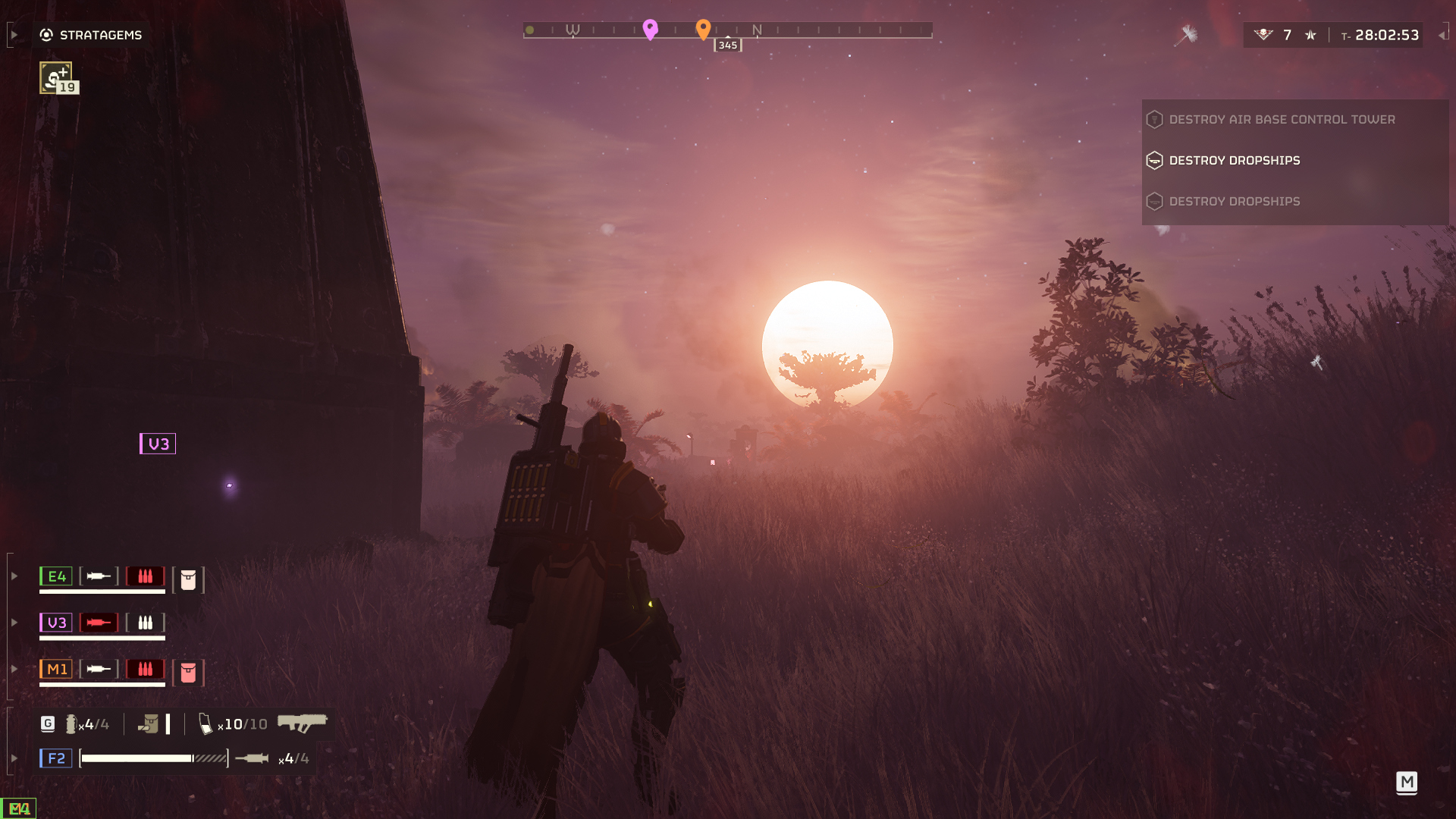Click the backpack icon in loadout bar
The image size is (1456, 819).
[x=149, y=724]
